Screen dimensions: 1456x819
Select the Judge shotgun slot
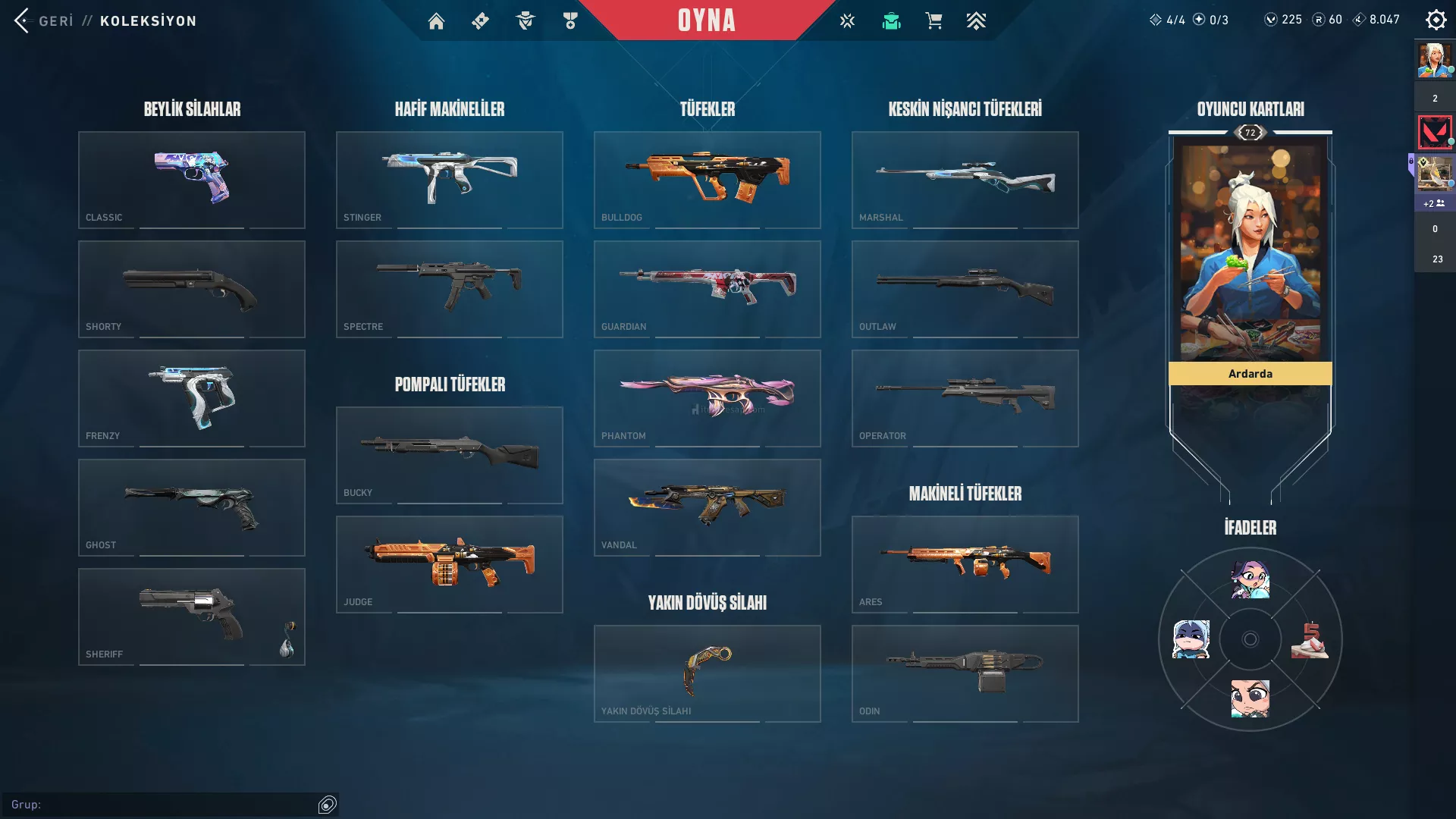click(x=450, y=564)
